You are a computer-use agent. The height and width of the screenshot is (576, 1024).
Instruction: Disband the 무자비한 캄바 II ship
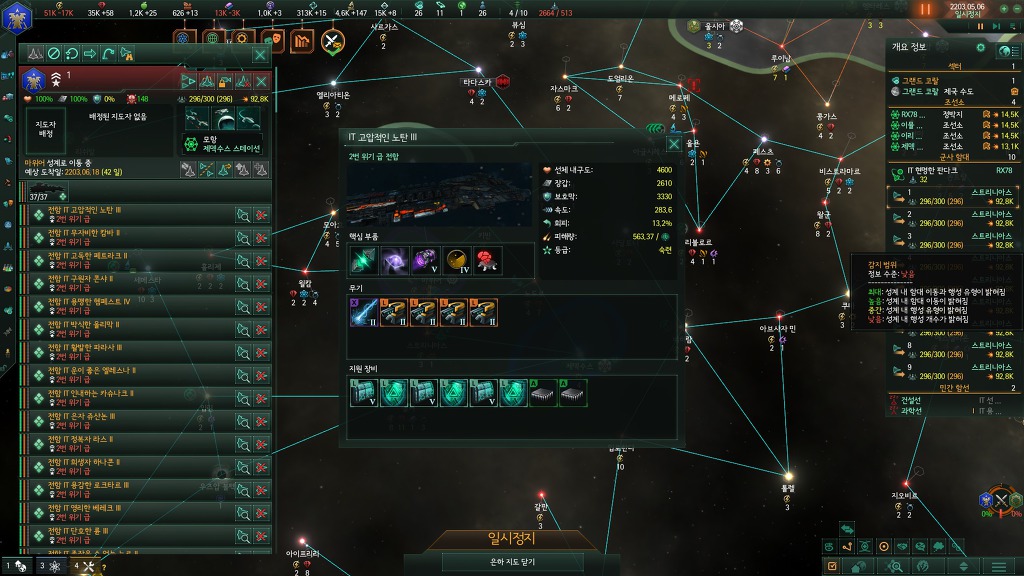261,237
